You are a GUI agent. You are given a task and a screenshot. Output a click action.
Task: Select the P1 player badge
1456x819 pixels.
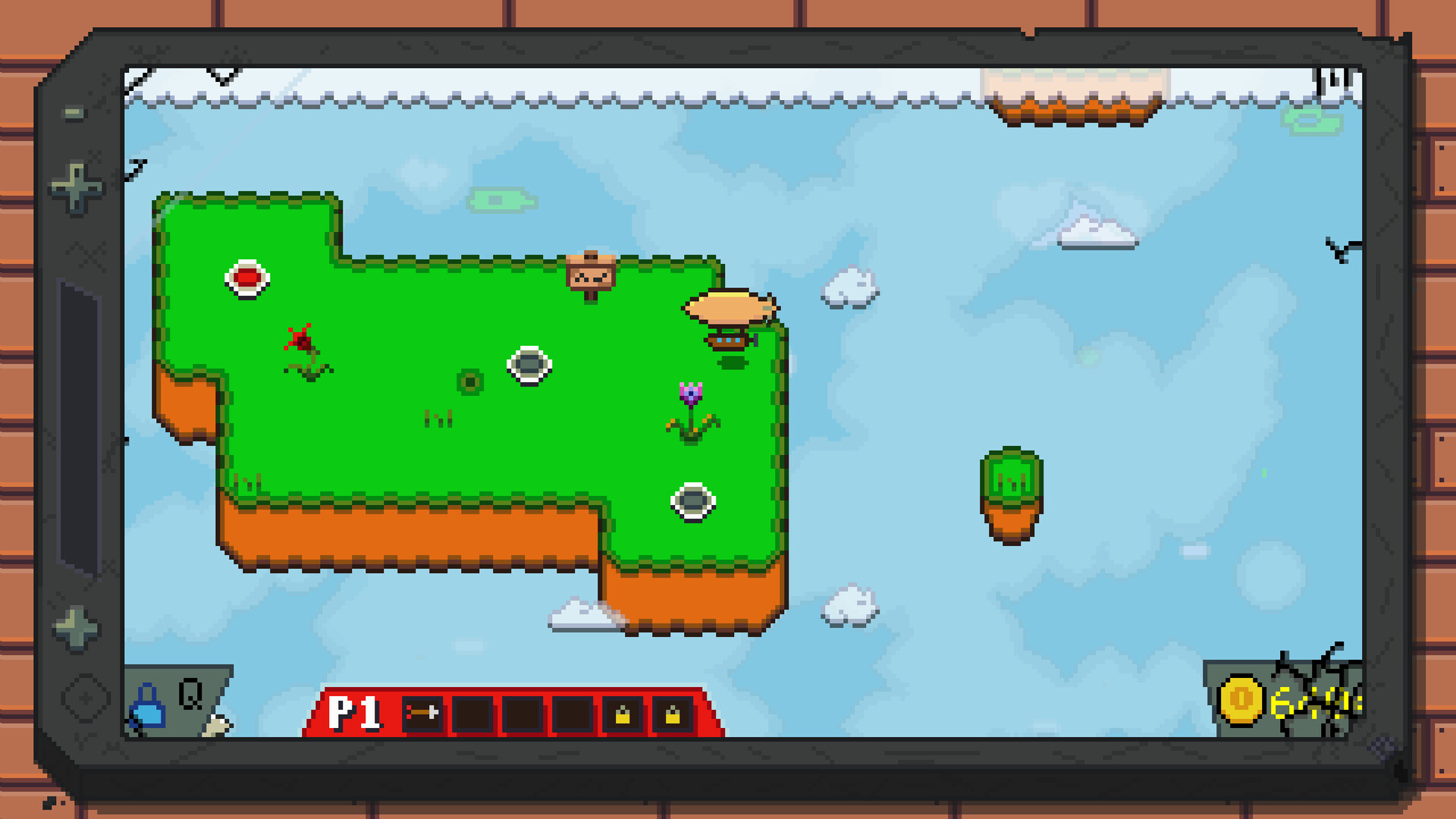point(353,714)
